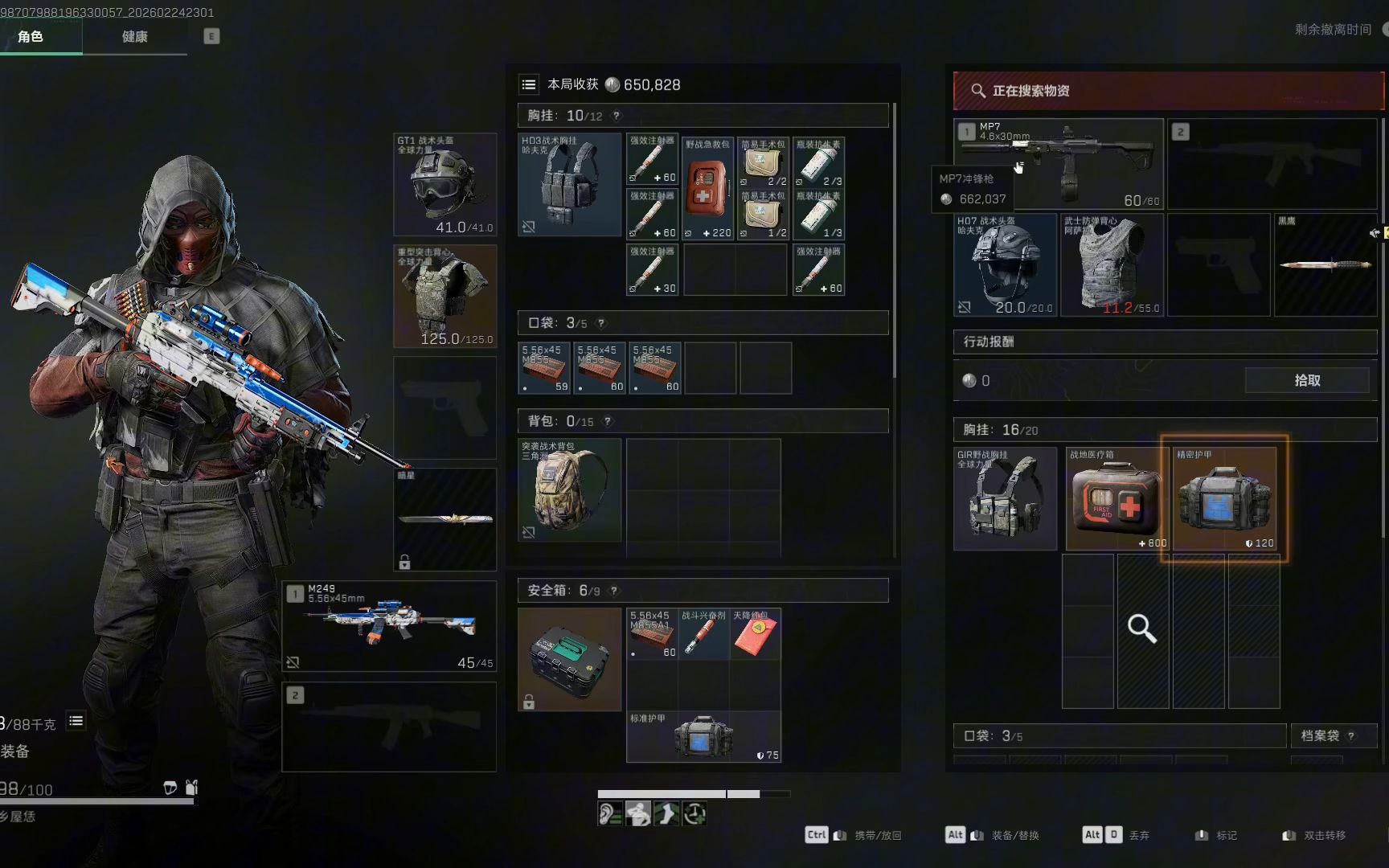Screen dimensions: 1389x868
Task: Select the 角色 tab
Action: tap(31, 37)
